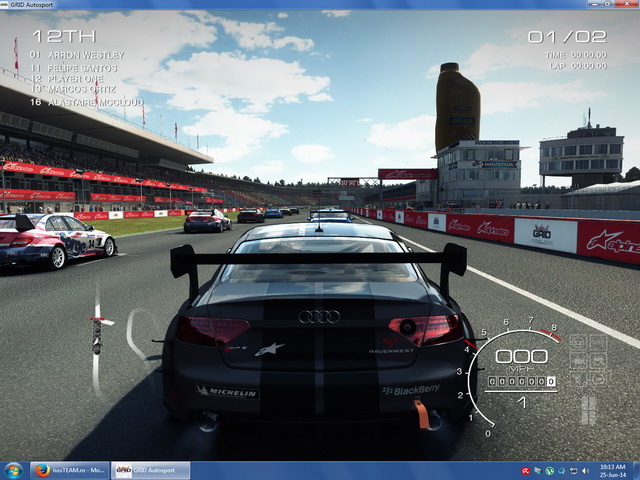Select Felipe Santos in the standings list
640x480 pixels.
pos(81,68)
